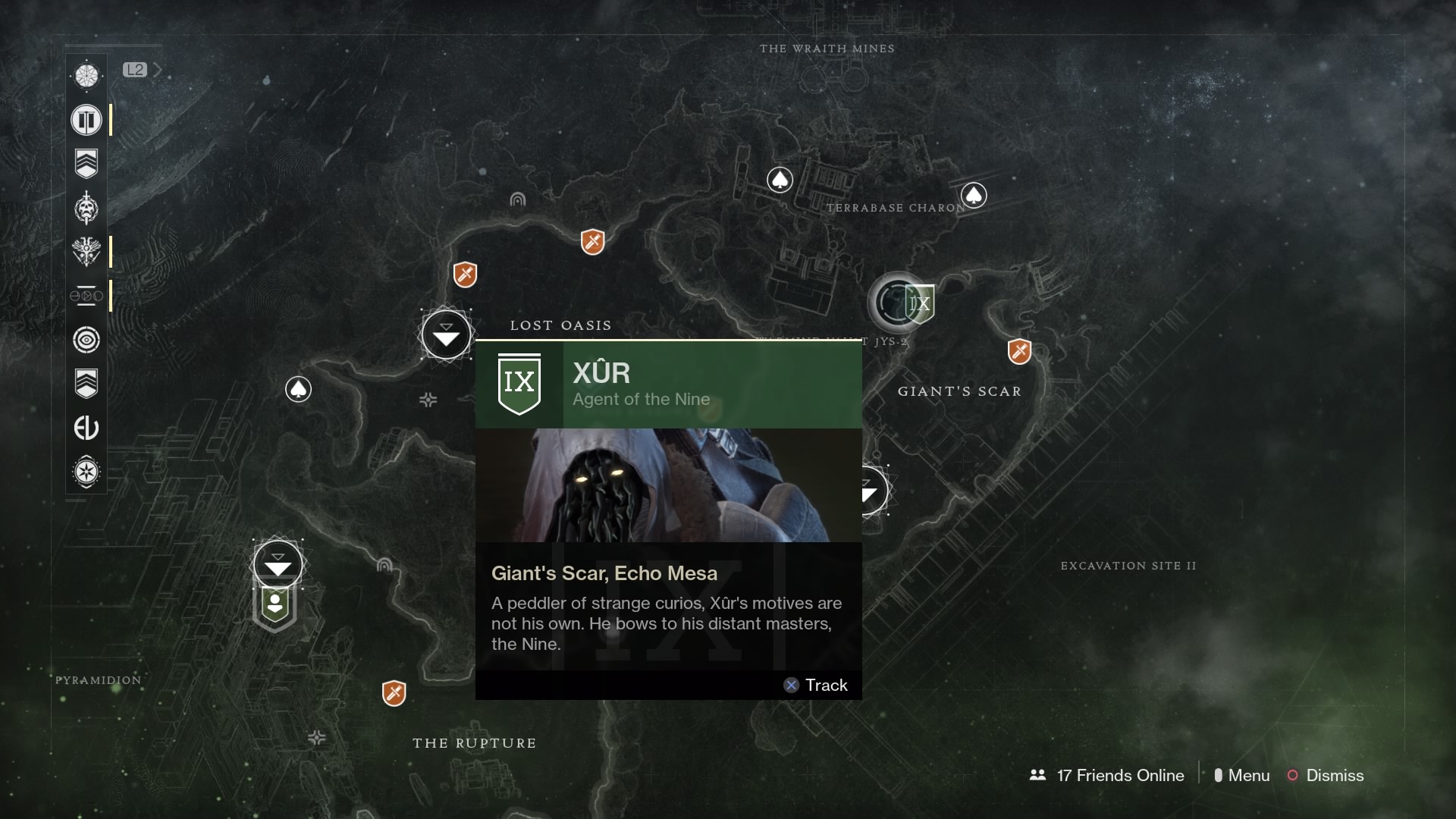Click Dismiss in the bottom right corner

pos(1335,775)
